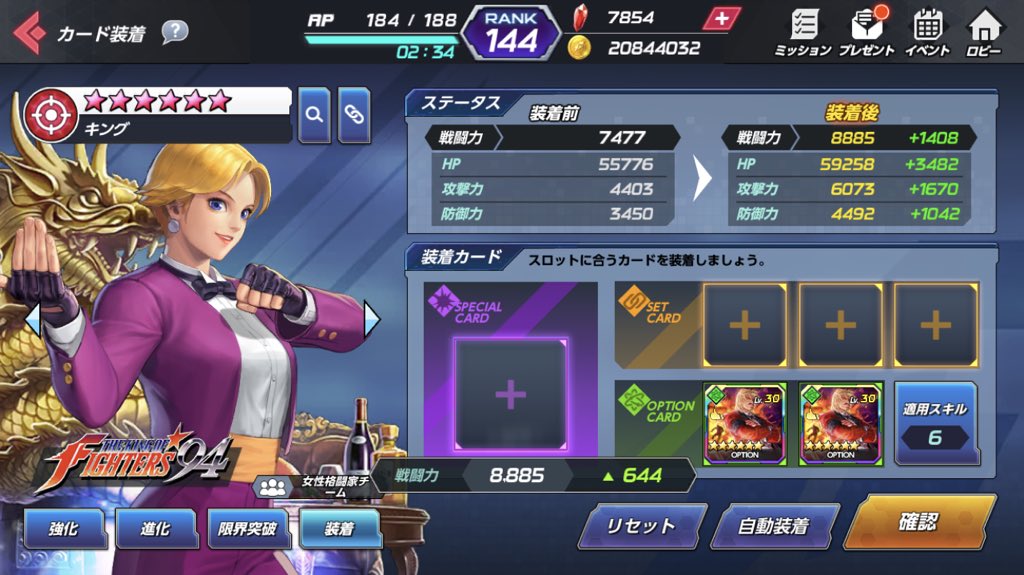Choose 自動装着 auto-equip
Viewport: 1024px width, 575px height.
pyautogui.click(x=773, y=525)
